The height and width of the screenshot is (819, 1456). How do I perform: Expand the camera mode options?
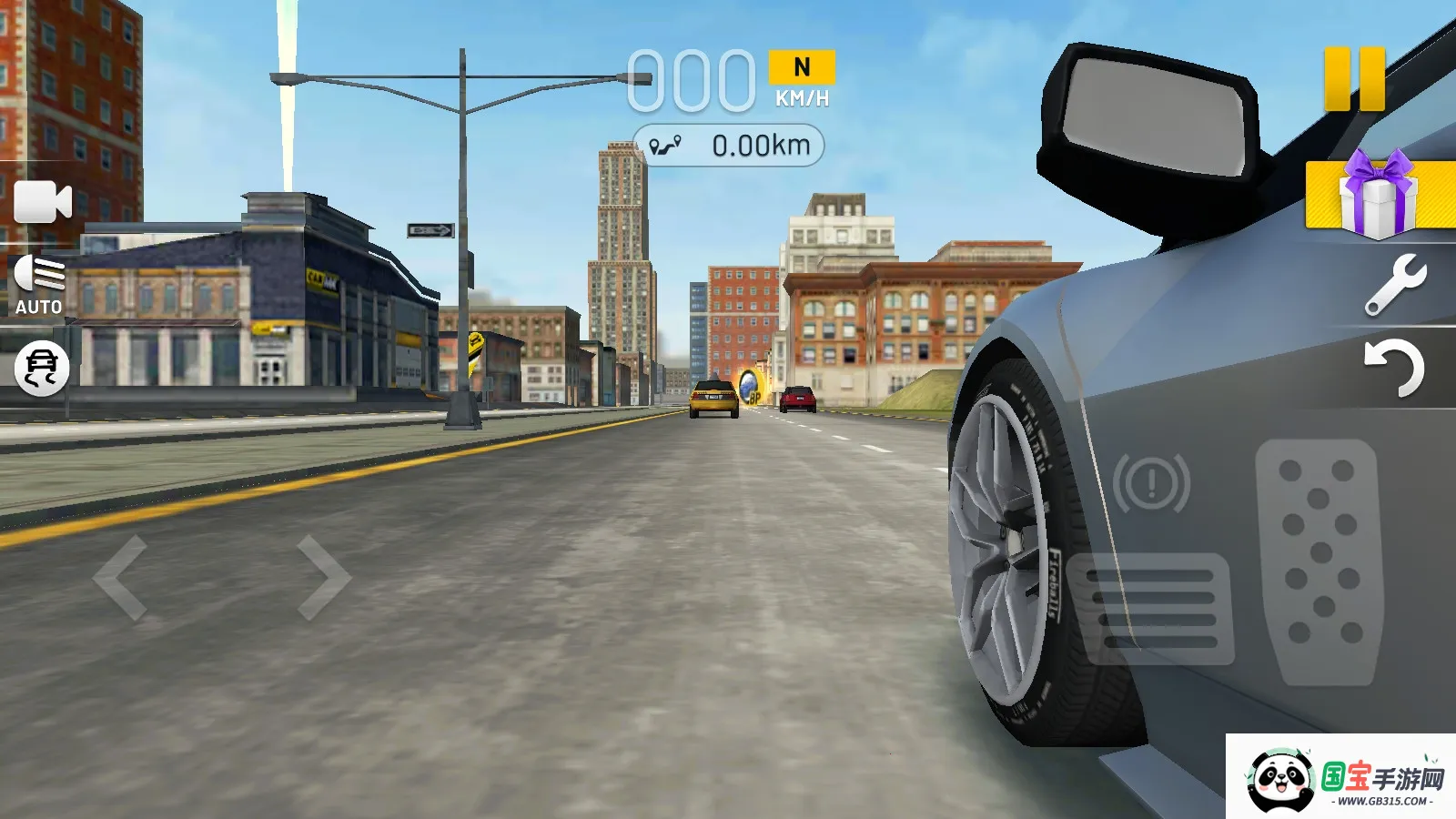[43, 201]
